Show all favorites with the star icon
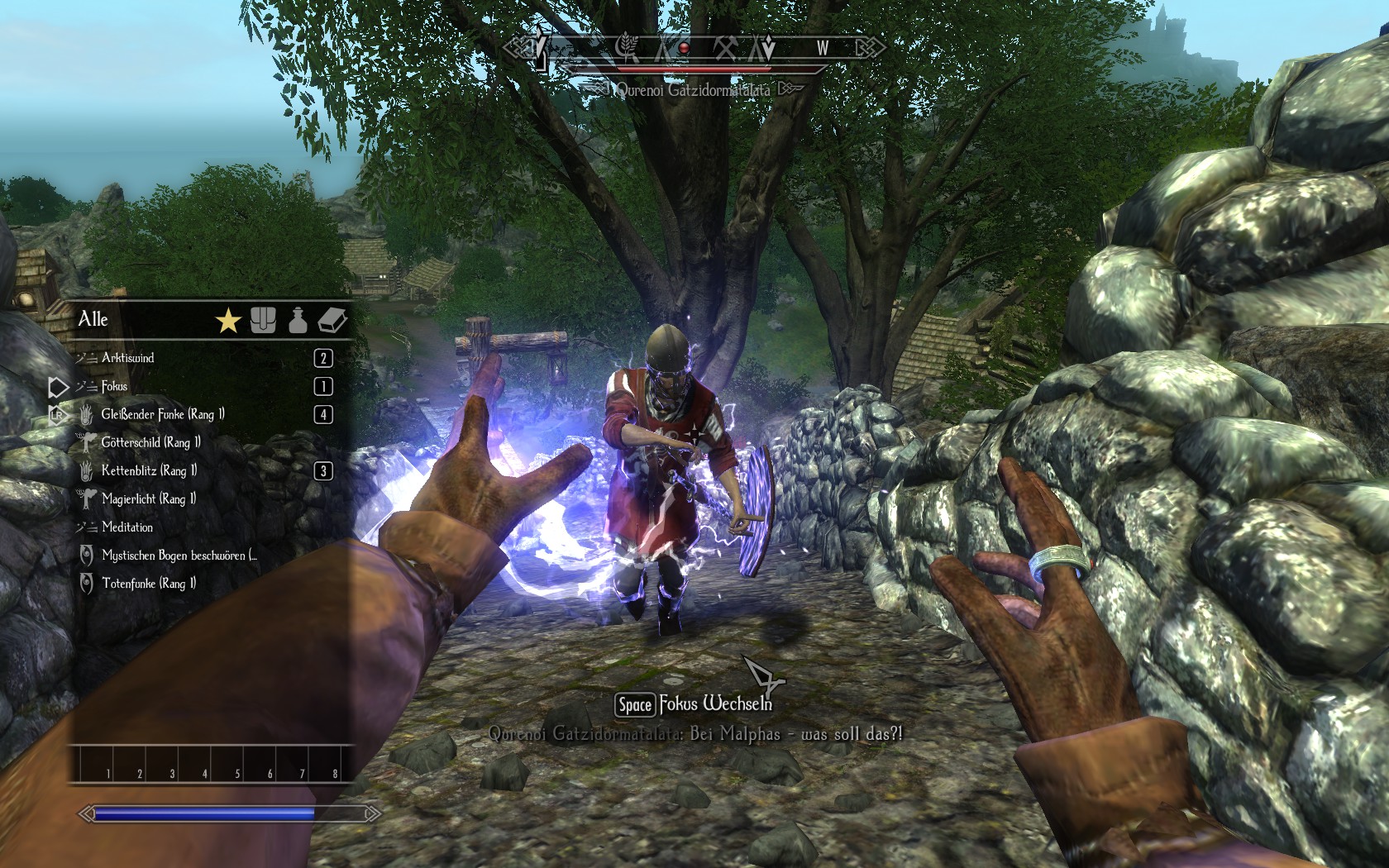This screenshot has width=1389, height=868. (x=228, y=320)
